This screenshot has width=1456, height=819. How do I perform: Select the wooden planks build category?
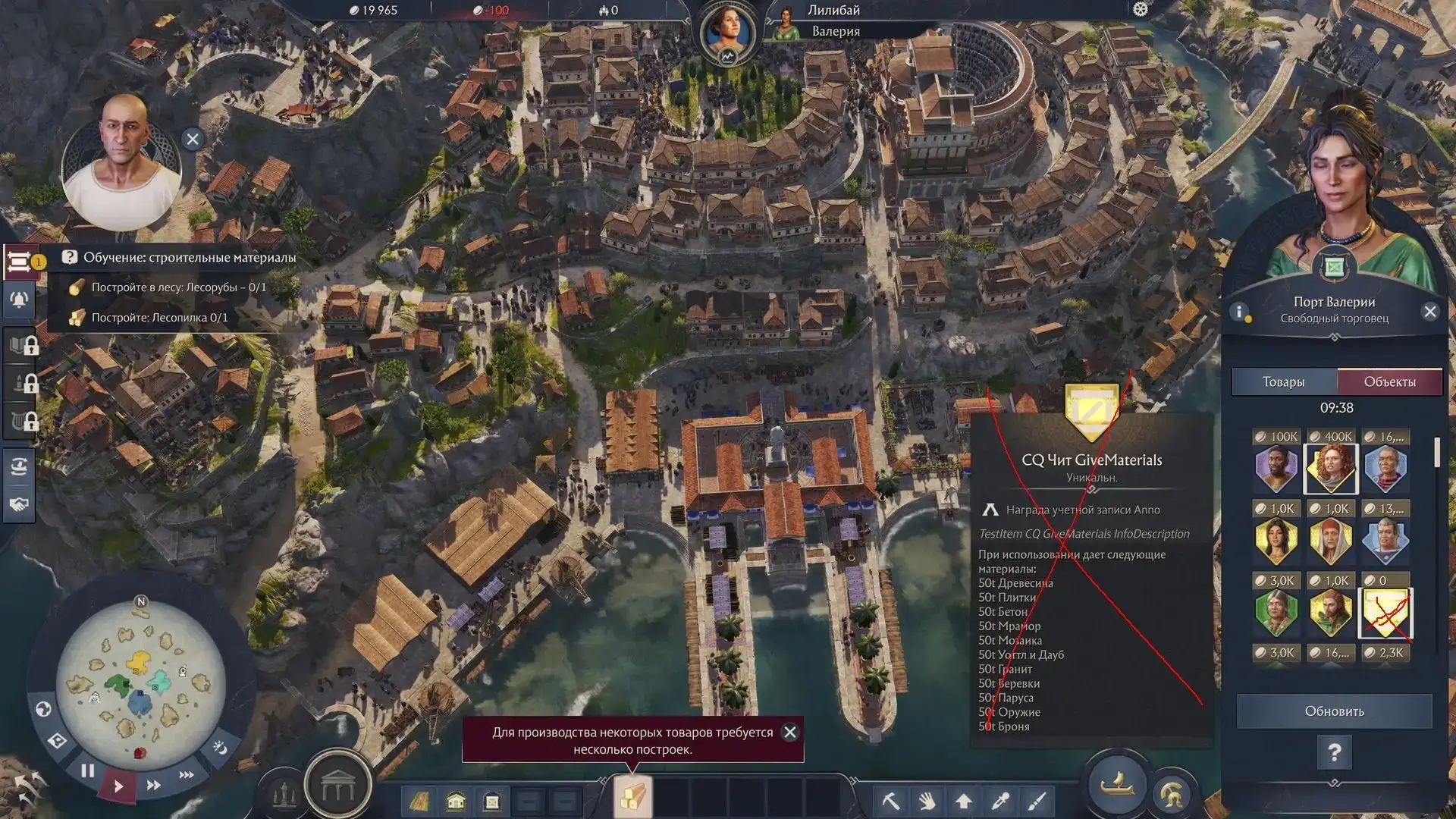tap(632, 798)
